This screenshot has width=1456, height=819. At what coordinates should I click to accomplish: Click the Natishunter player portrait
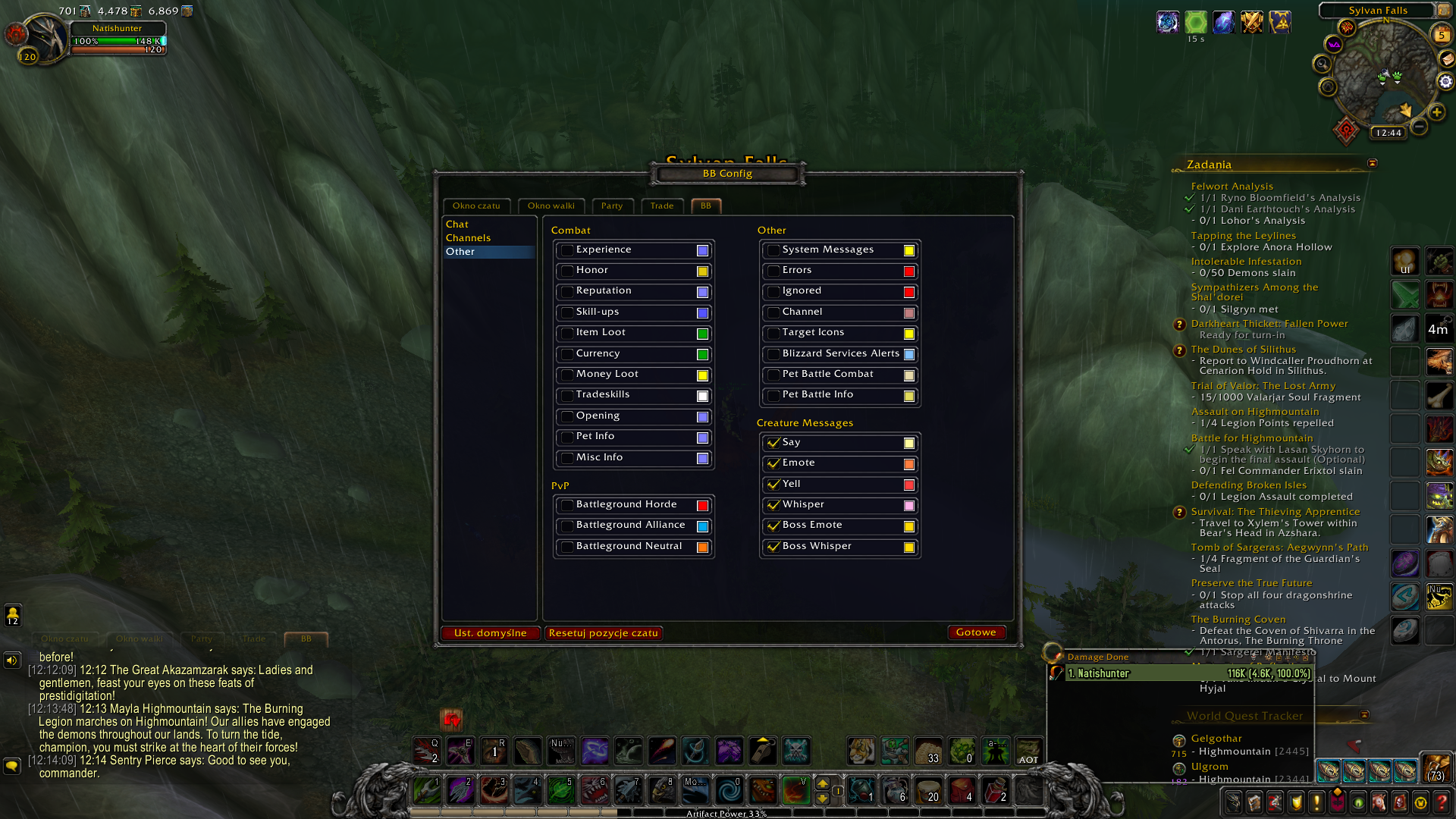[45, 38]
